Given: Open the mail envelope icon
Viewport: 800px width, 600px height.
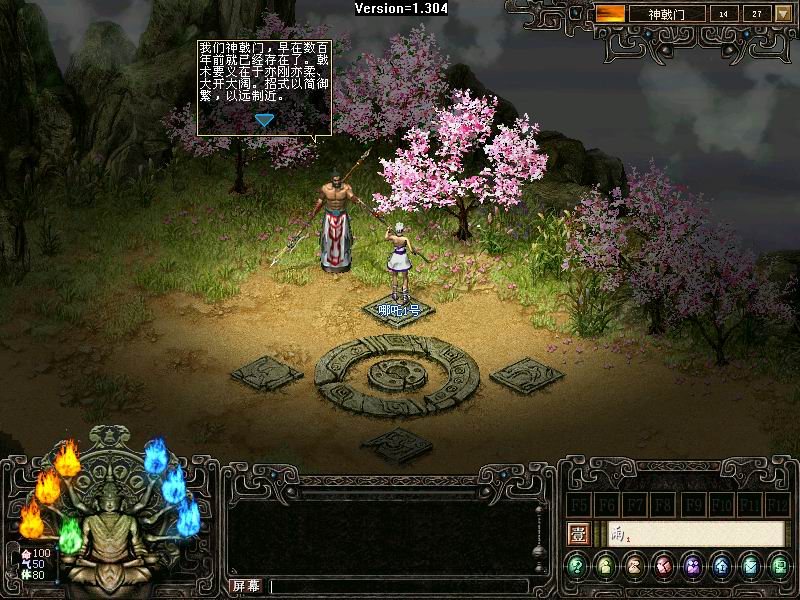Looking at the screenshot, I should pos(751,567).
